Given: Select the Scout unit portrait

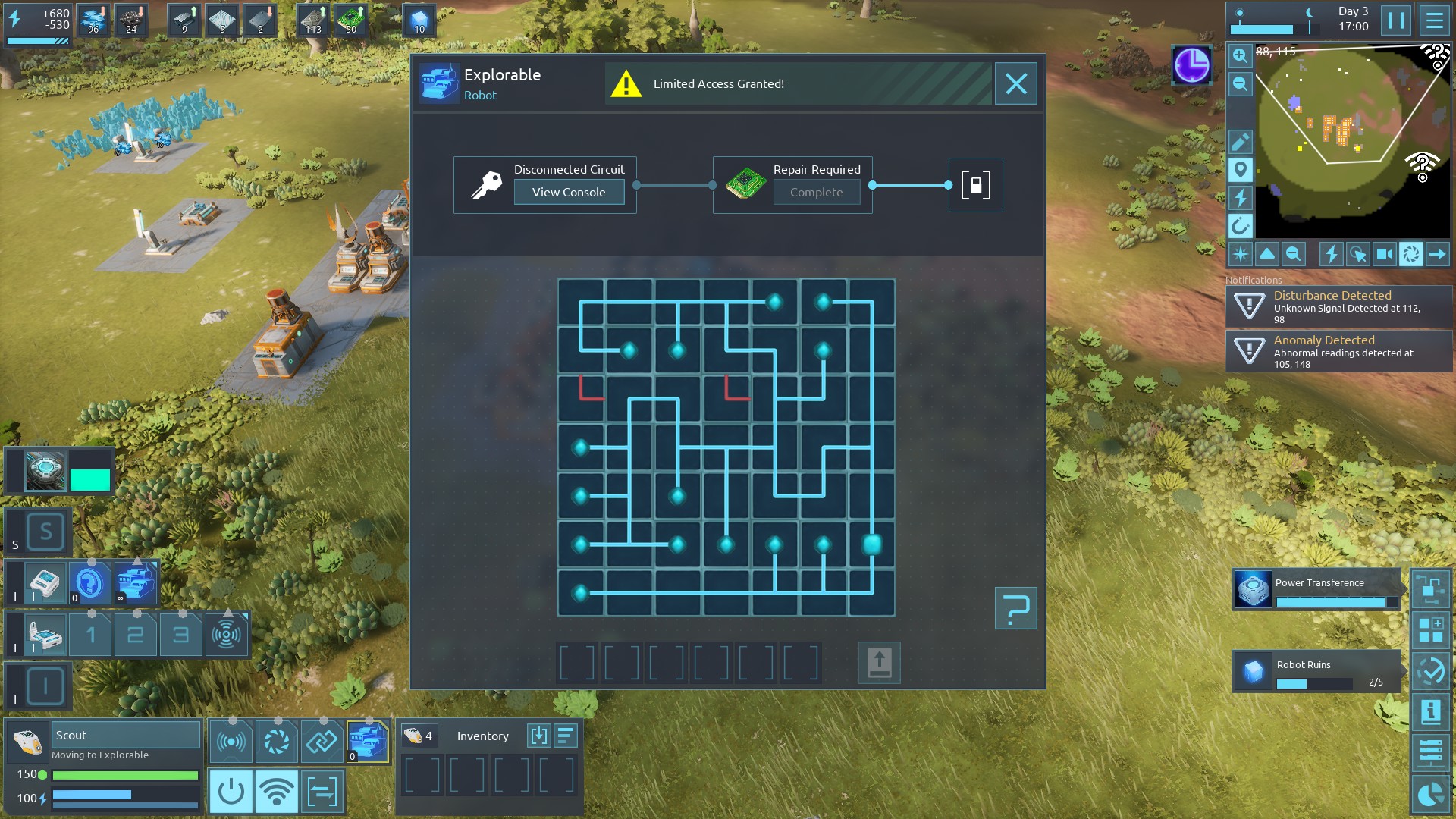Looking at the screenshot, I should 28,742.
